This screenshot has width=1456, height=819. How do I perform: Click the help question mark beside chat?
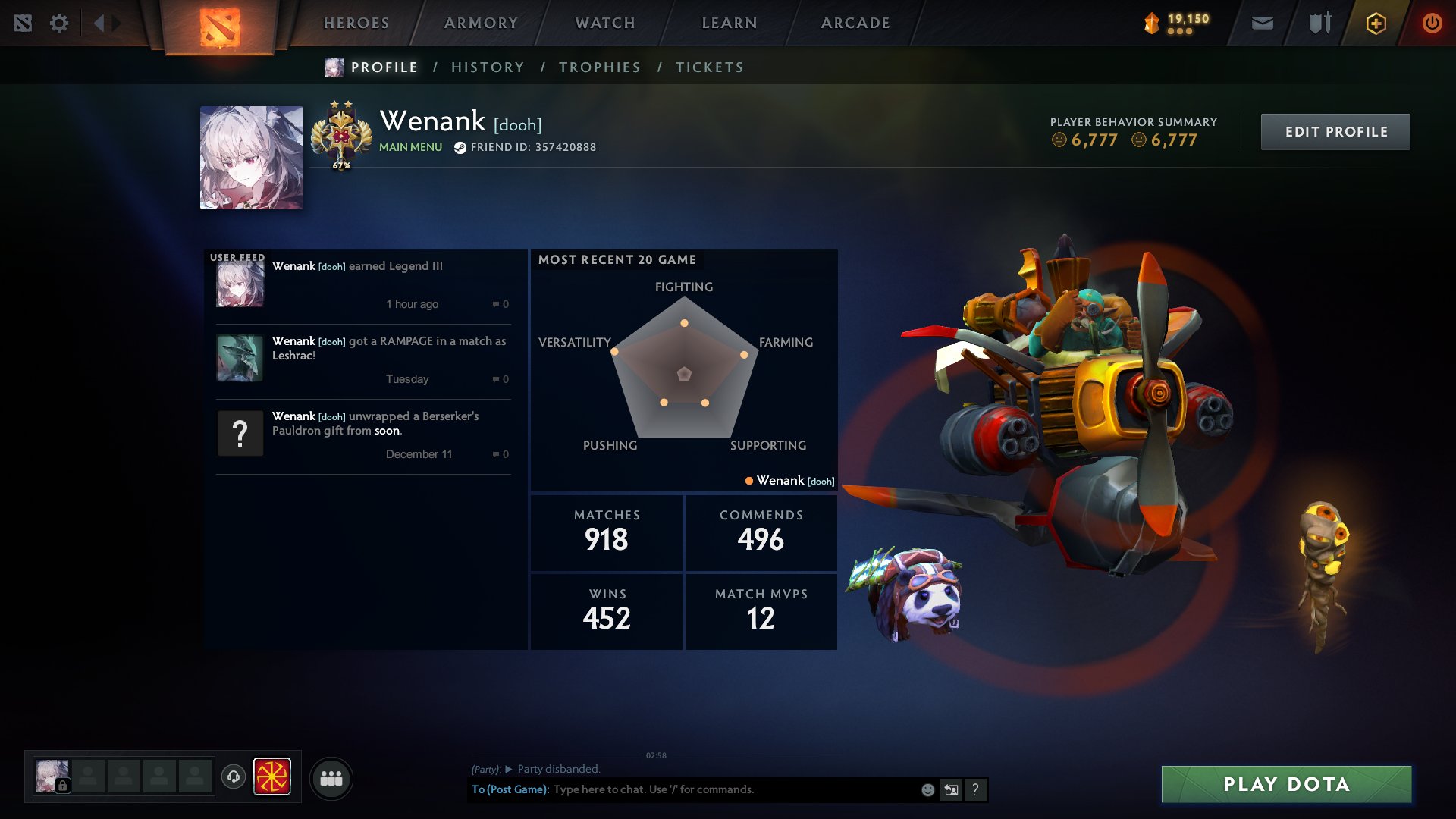pyautogui.click(x=975, y=789)
